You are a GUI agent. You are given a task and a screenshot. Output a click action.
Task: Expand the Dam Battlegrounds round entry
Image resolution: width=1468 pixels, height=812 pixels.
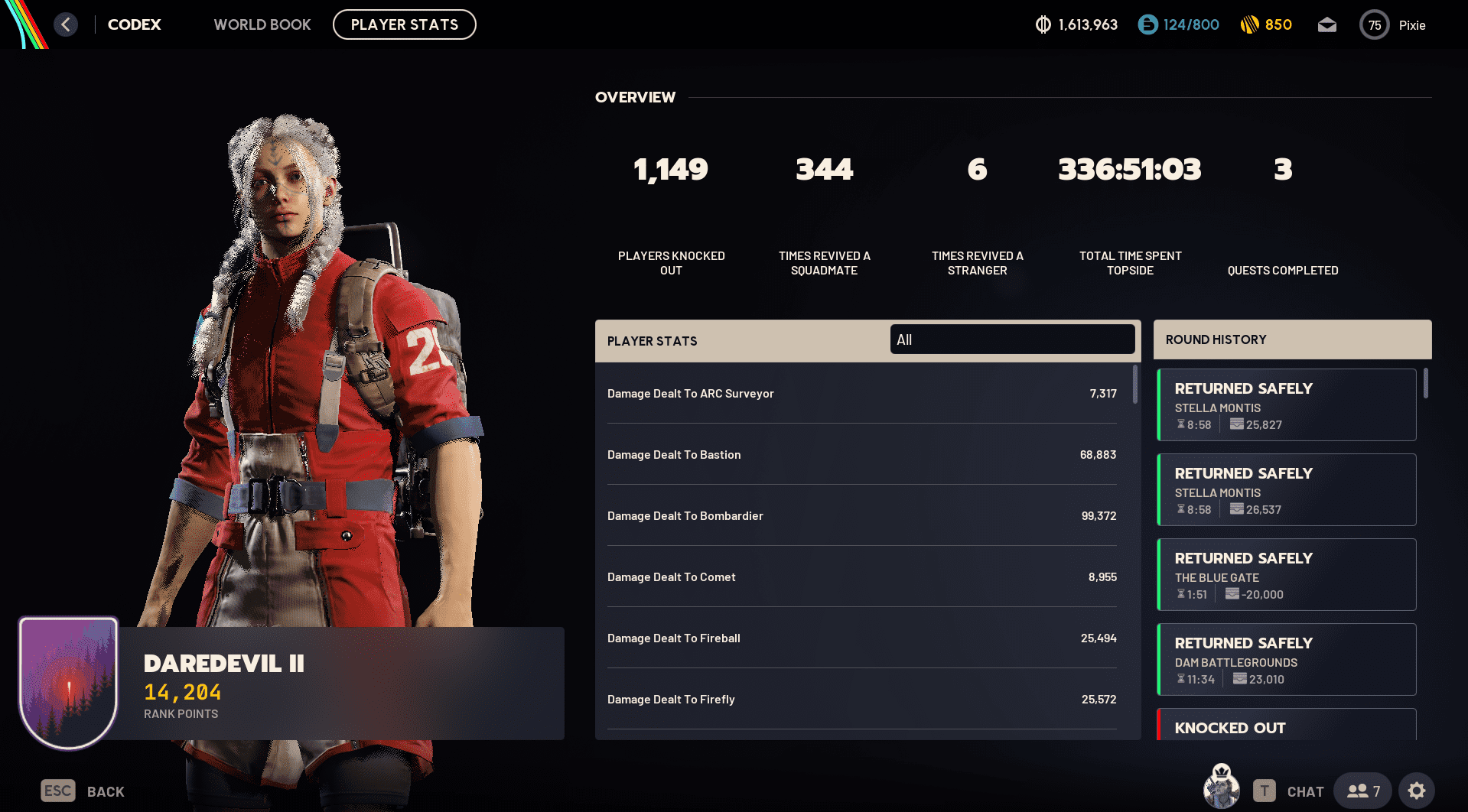click(1286, 659)
